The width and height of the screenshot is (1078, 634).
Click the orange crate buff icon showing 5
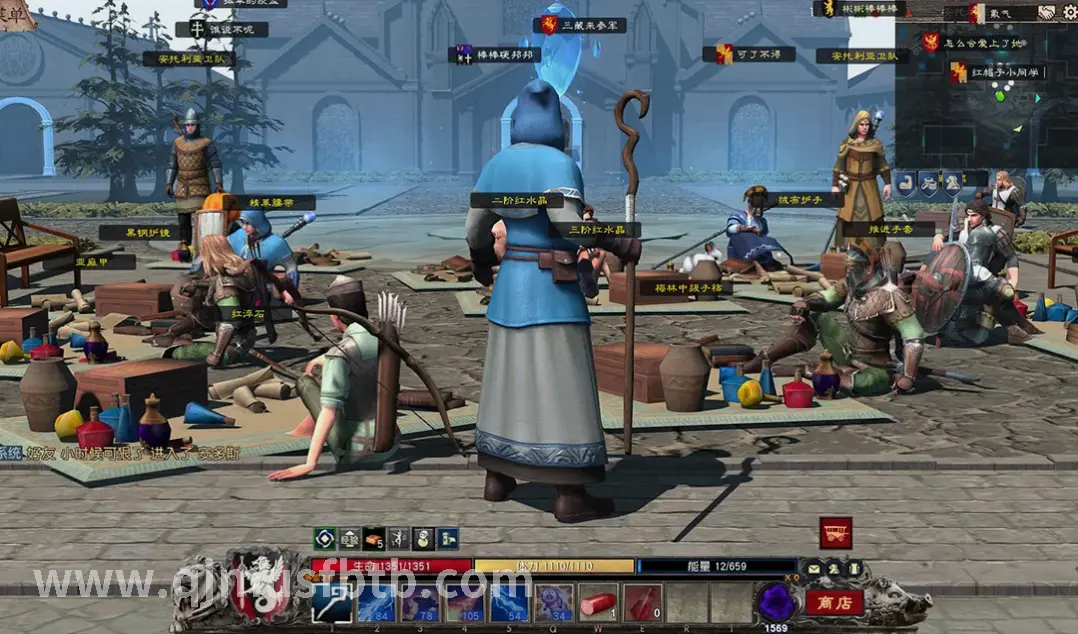click(x=374, y=539)
